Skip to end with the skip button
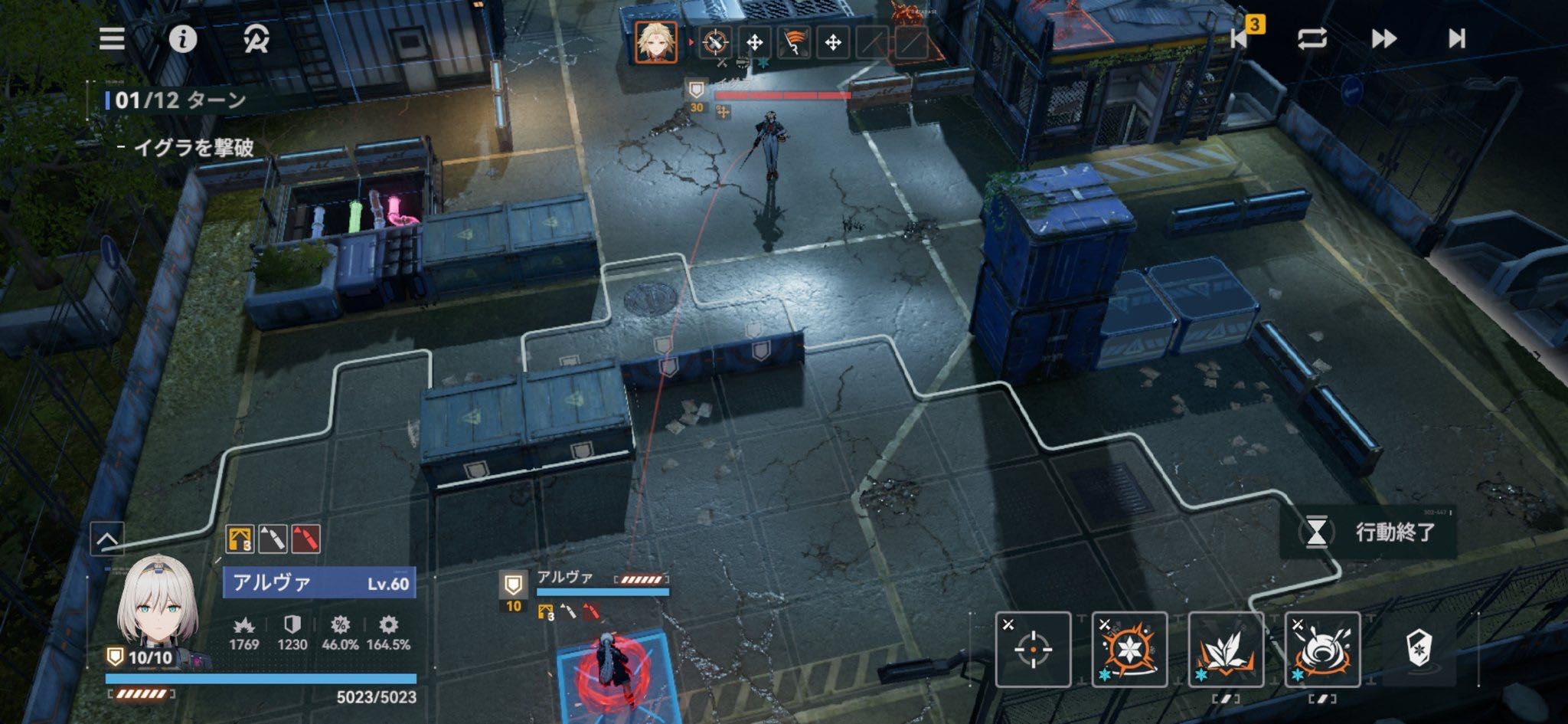The width and height of the screenshot is (1568, 724). tap(1456, 38)
